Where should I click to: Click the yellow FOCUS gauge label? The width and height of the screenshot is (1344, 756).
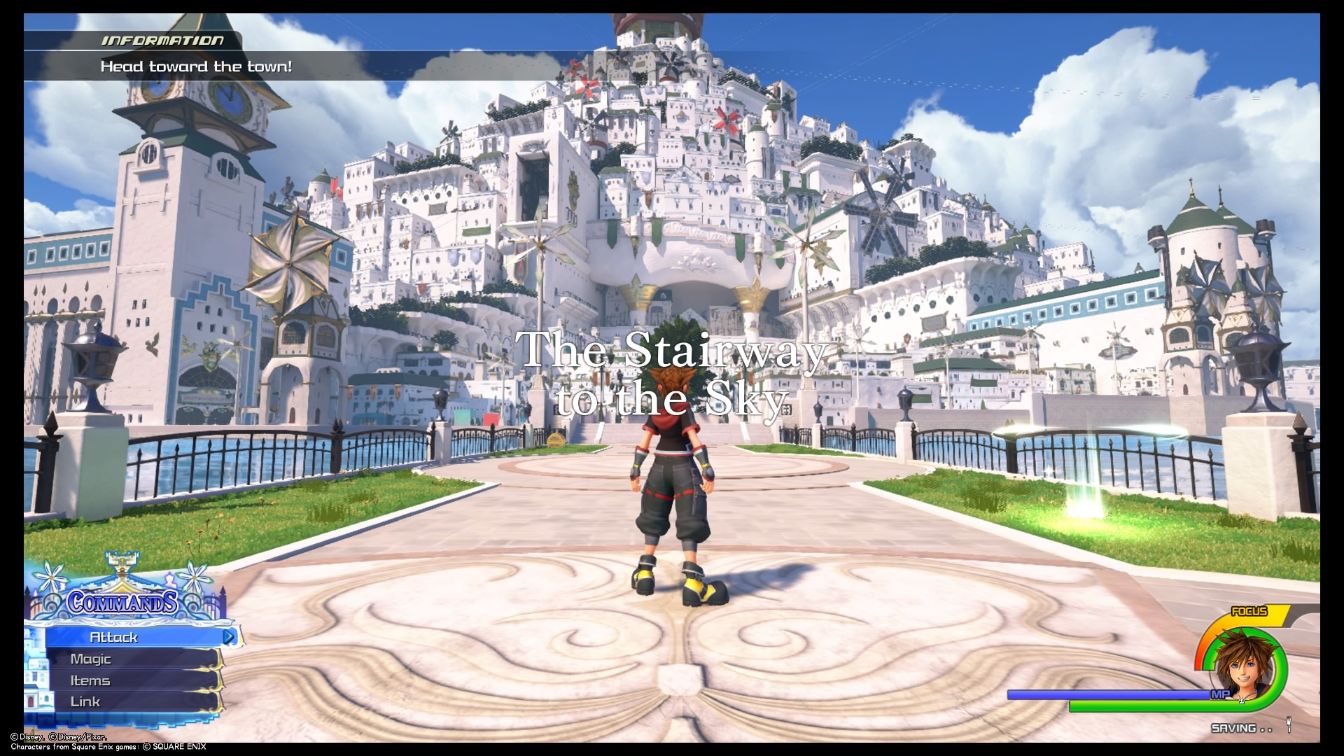point(1249,610)
